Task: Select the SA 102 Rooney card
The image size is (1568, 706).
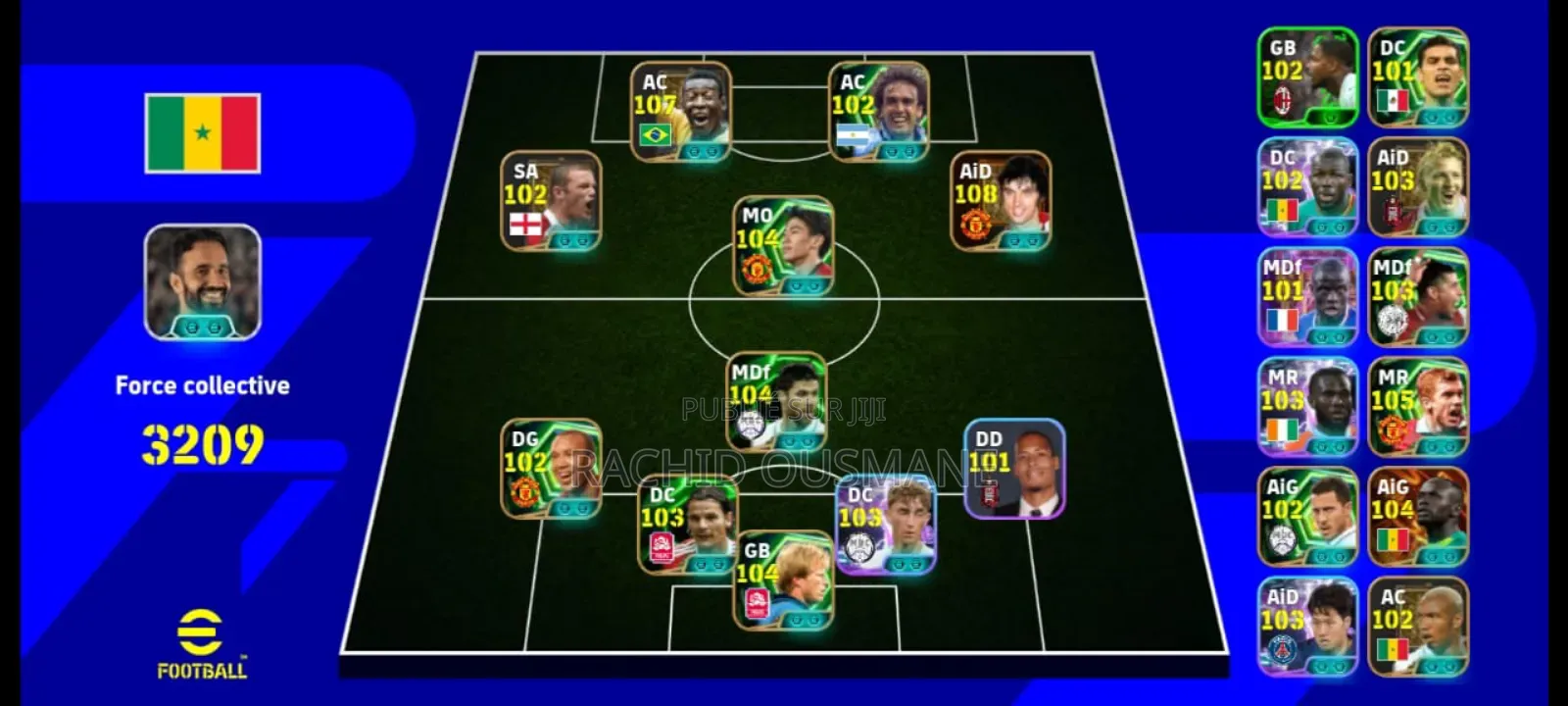Action: [x=554, y=201]
